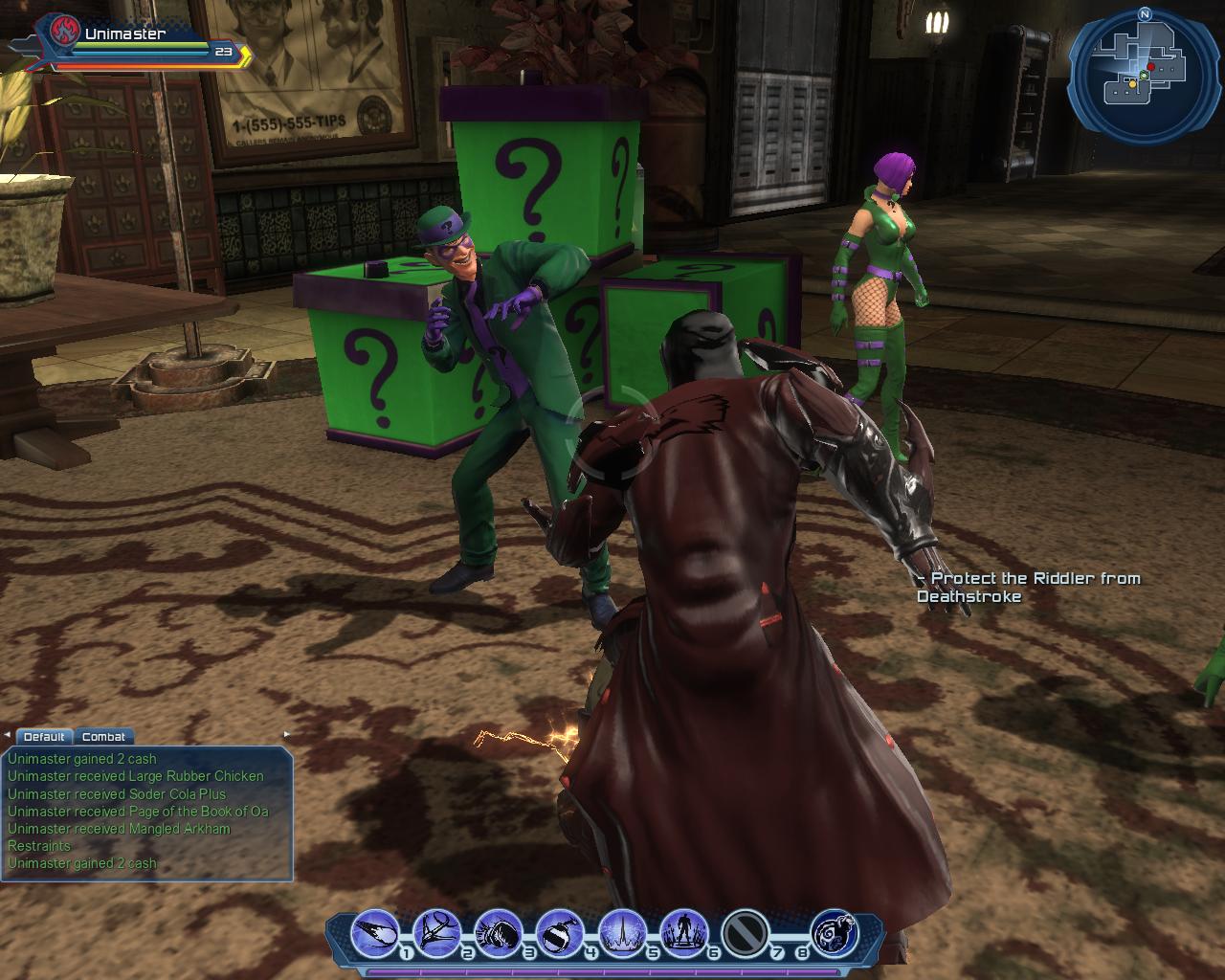This screenshot has width=1225, height=980.
Task: Trigger the boxing glove punch ability
Action: (x=499, y=933)
